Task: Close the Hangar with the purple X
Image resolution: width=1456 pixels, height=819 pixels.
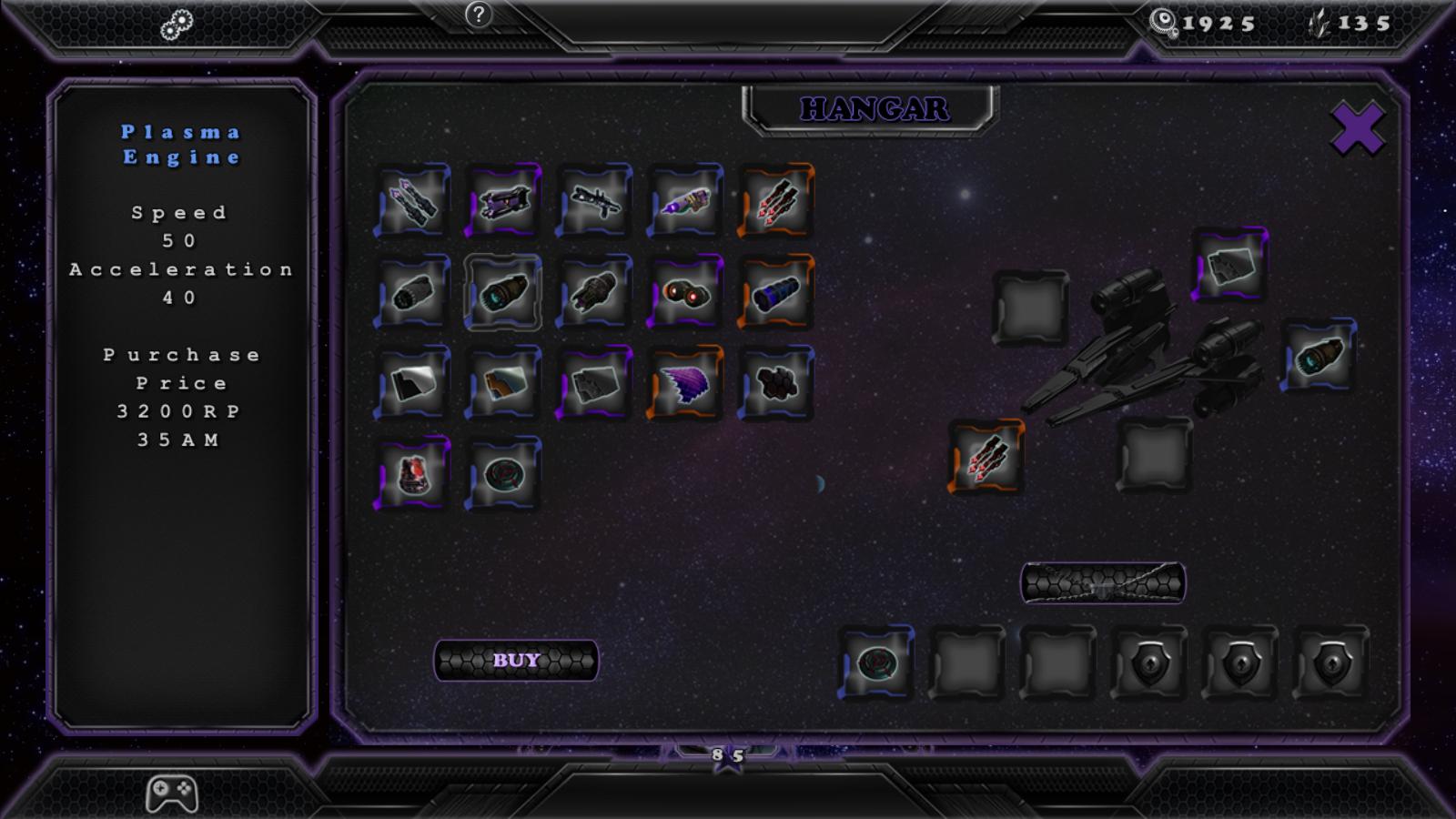Action: point(1358,128)
